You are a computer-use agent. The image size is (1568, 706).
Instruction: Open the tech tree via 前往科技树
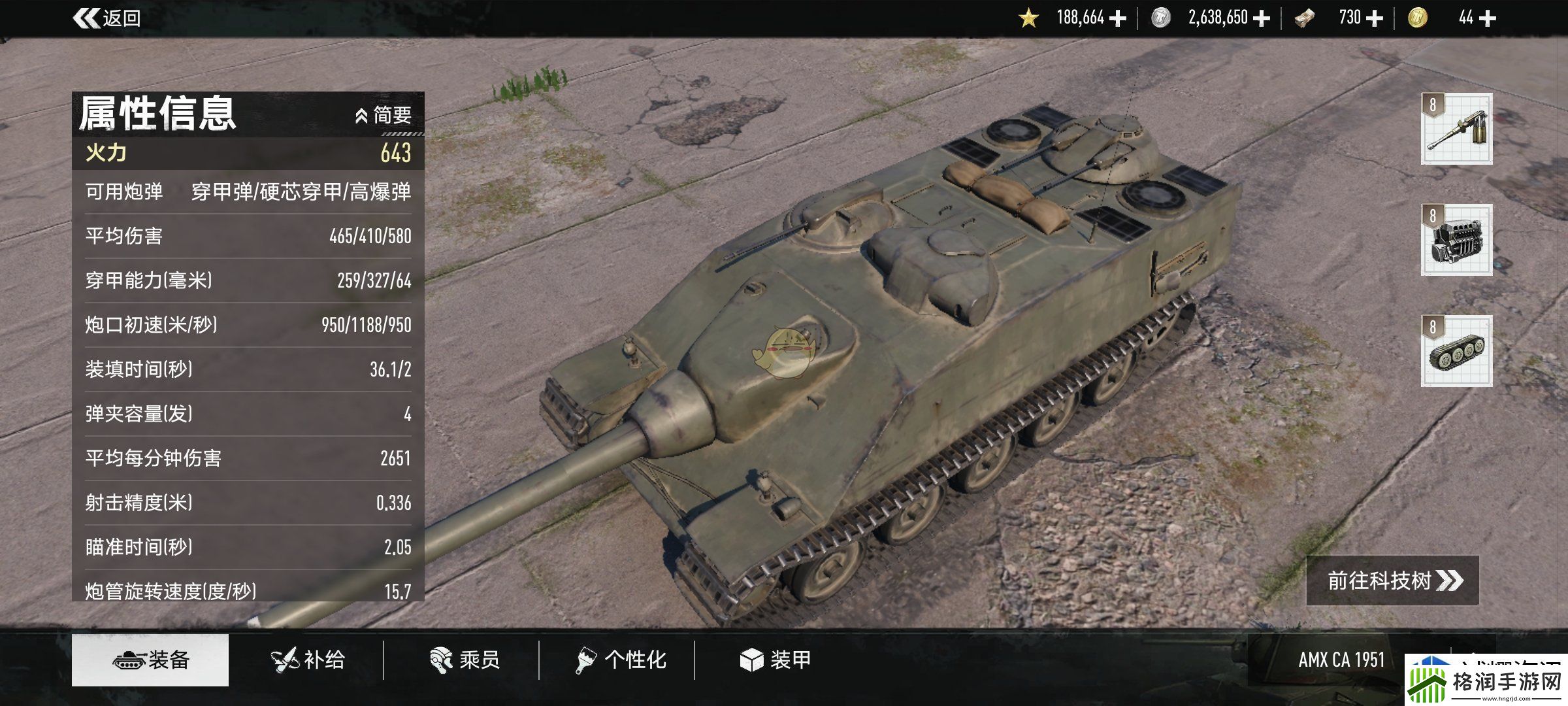[1392, 580]
